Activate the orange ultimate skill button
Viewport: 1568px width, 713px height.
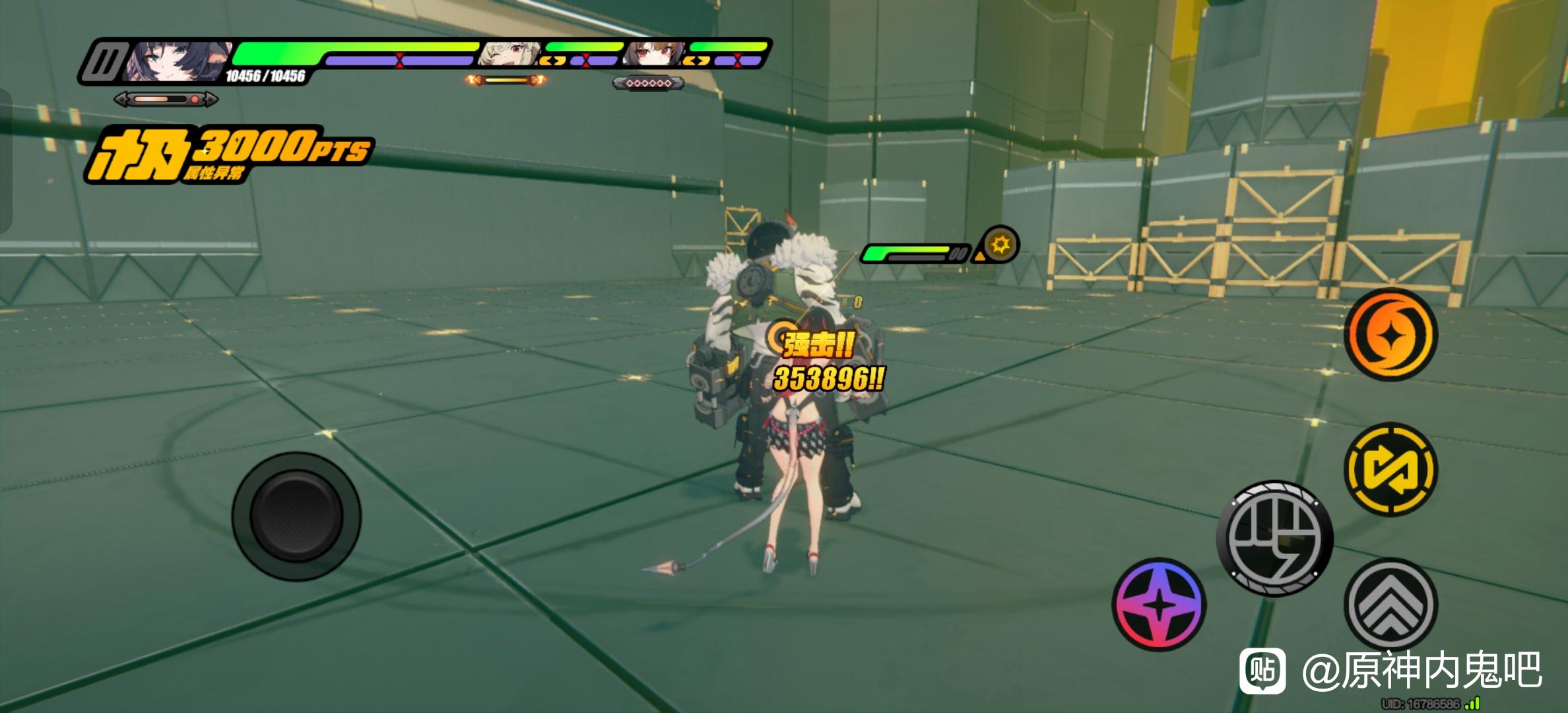(1391, 335)
